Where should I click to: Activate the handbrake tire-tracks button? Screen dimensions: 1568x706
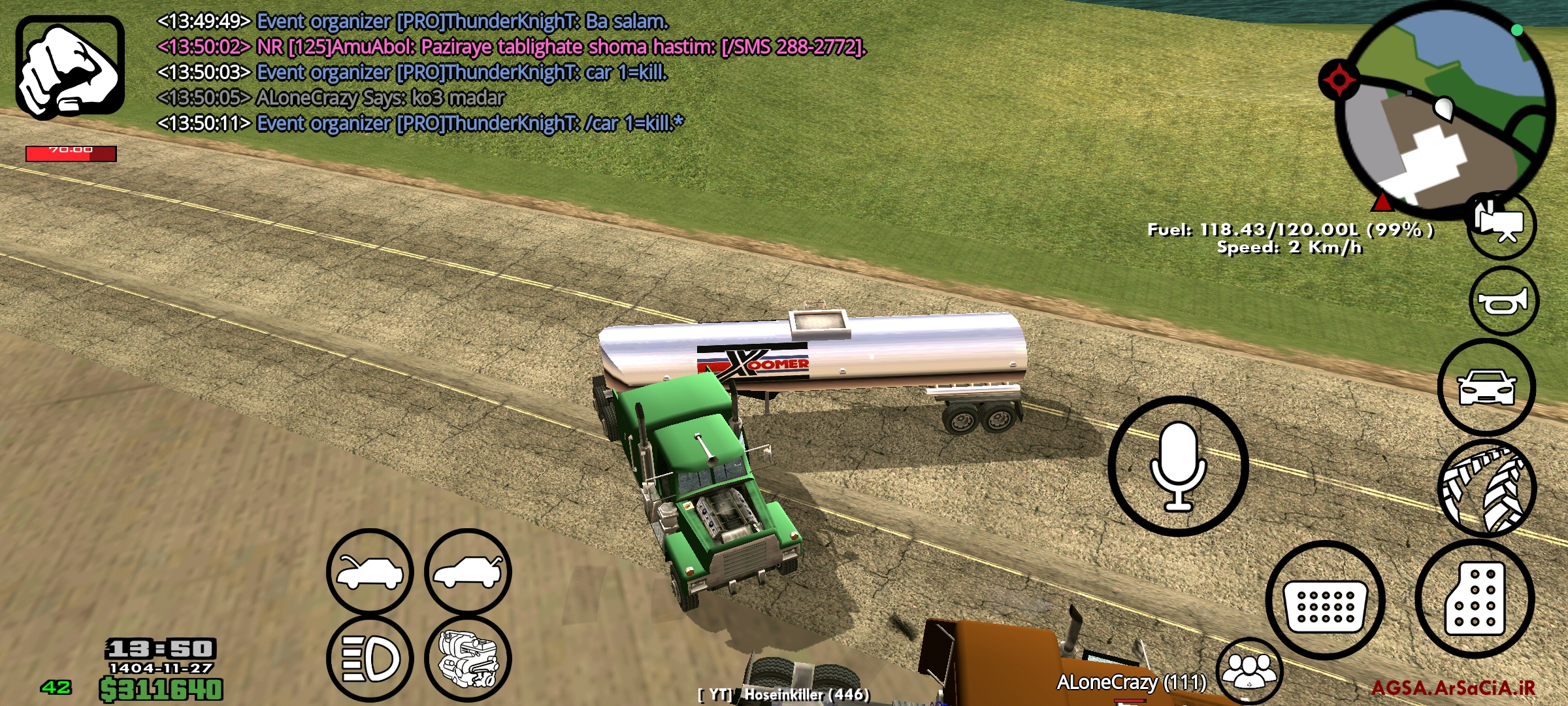click(x=1486, y=488)
